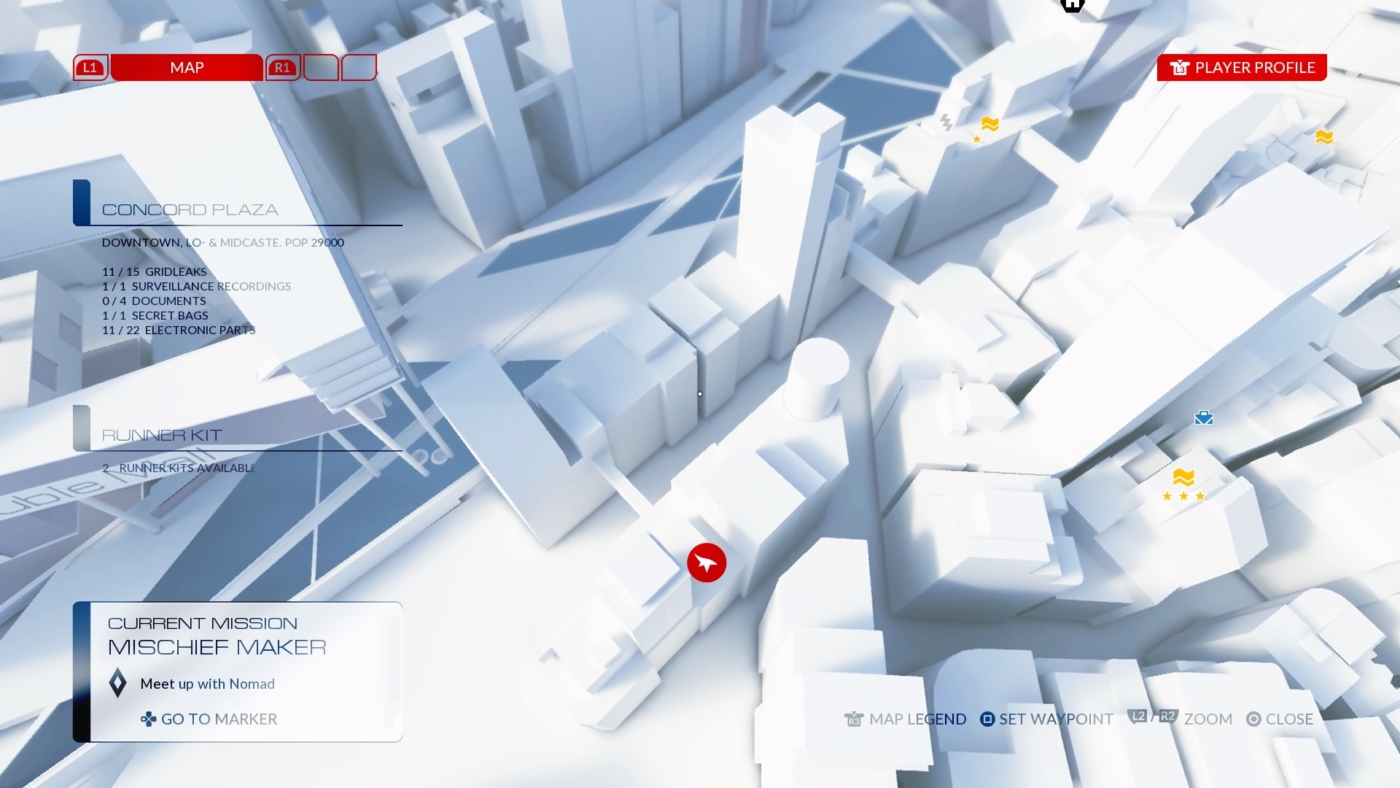Click the square waypoint icon beside SET WAYPOINT
This screenshot has height=788, width=1400.
[x=985, y=719]
